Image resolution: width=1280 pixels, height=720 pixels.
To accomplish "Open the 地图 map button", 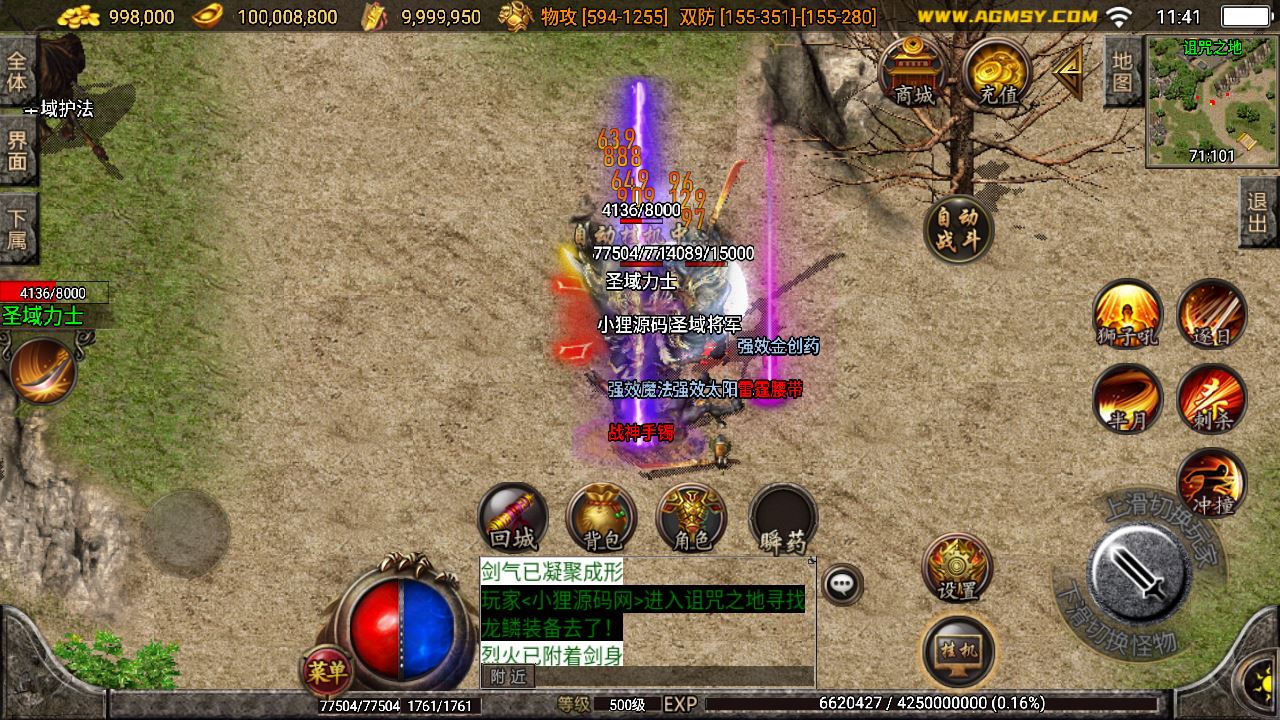I will click(x=1123, y=71).
